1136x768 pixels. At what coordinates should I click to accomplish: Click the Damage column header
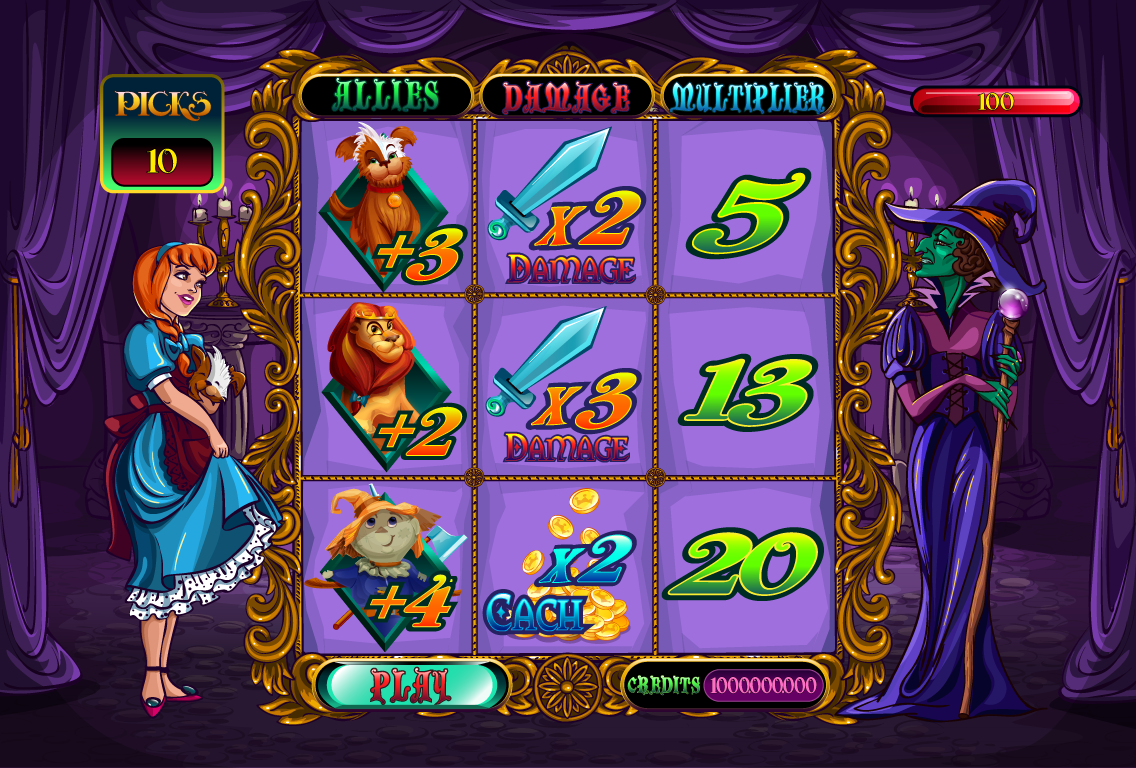[x=566, y=97]
